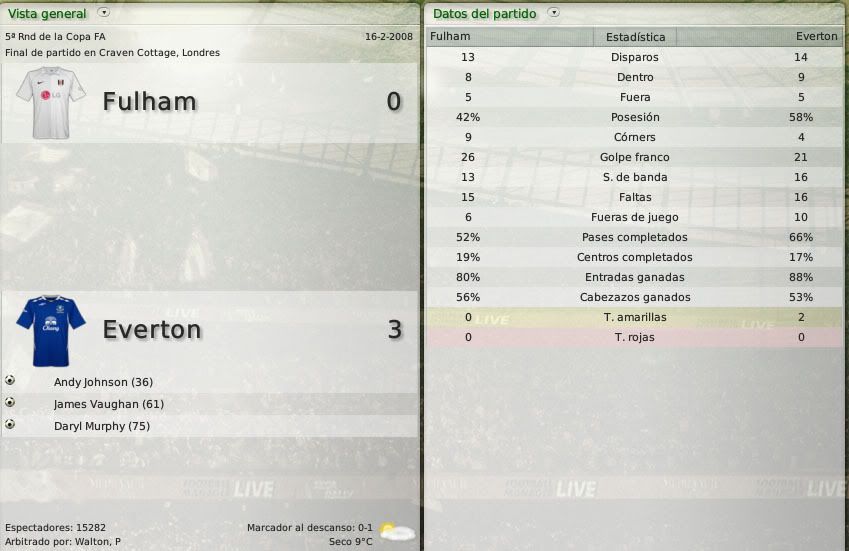
Task: Open the Fulham team name link
Action: point(149,102)
